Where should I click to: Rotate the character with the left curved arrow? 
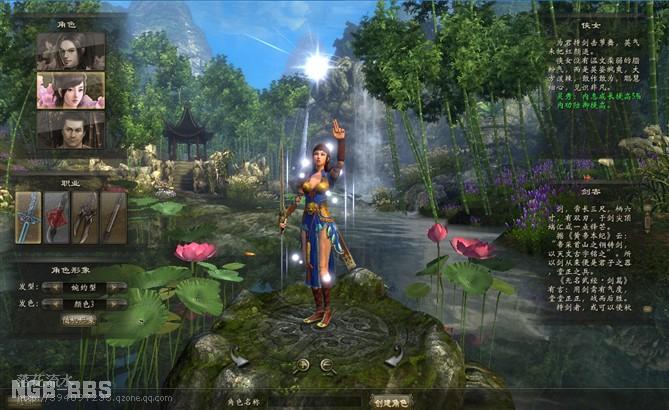239,356
